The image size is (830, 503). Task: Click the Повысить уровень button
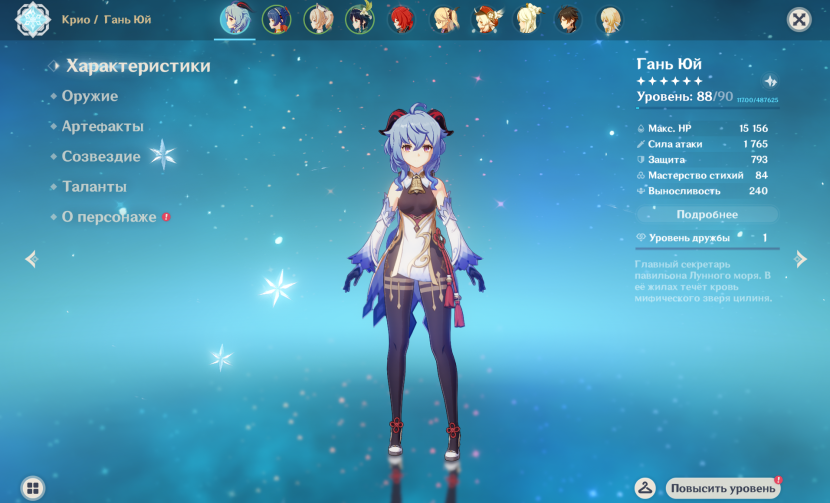(x=723, y=488)
